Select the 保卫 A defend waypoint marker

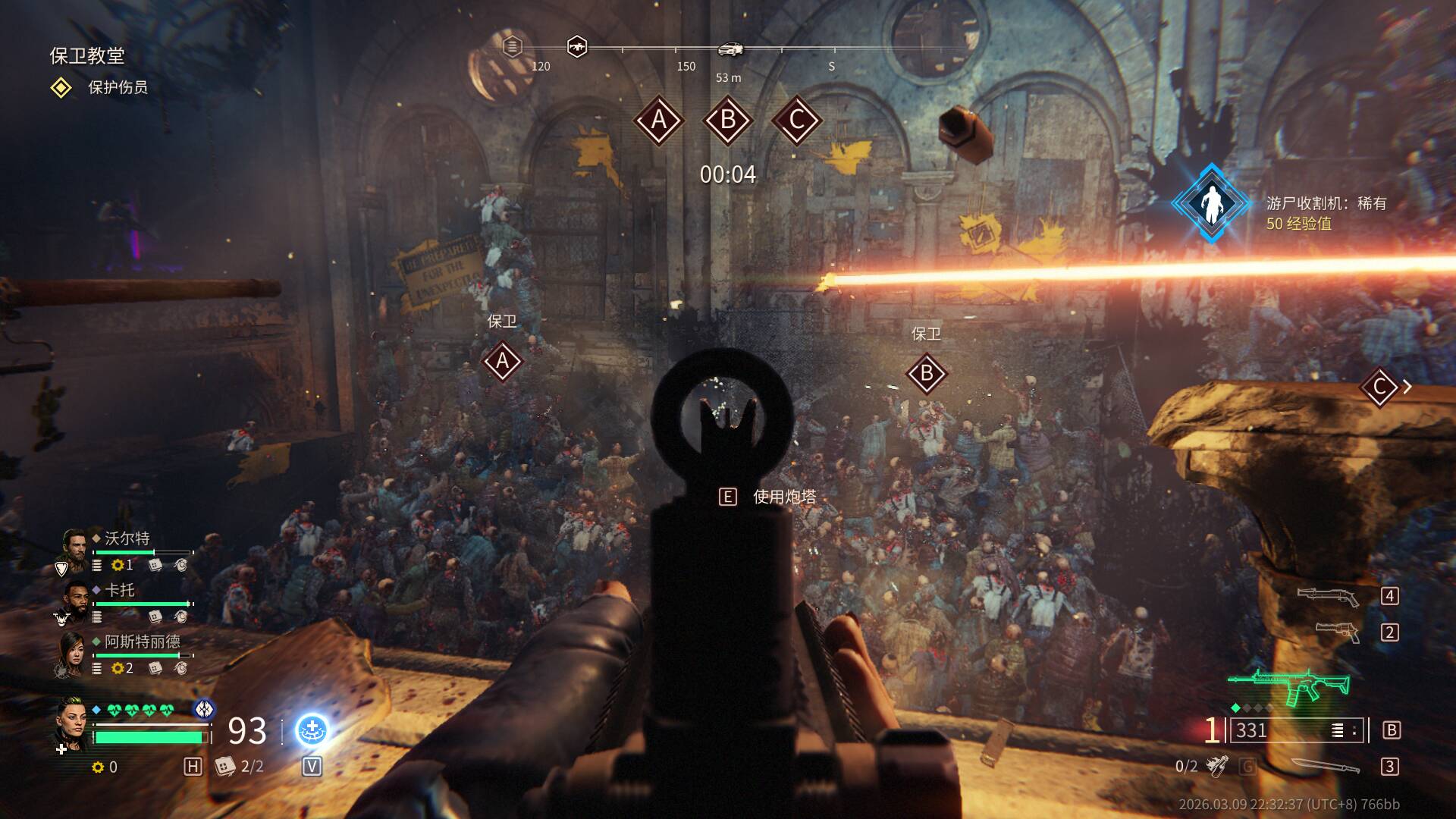point(502,362)
